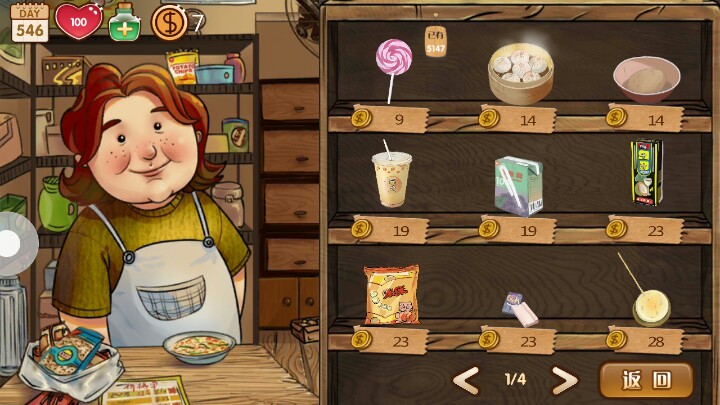Image resolution: width=720 pixels, height=405 pixels.
Task: Choose the small eraser-like item priced 23
Action: [520, 308]
